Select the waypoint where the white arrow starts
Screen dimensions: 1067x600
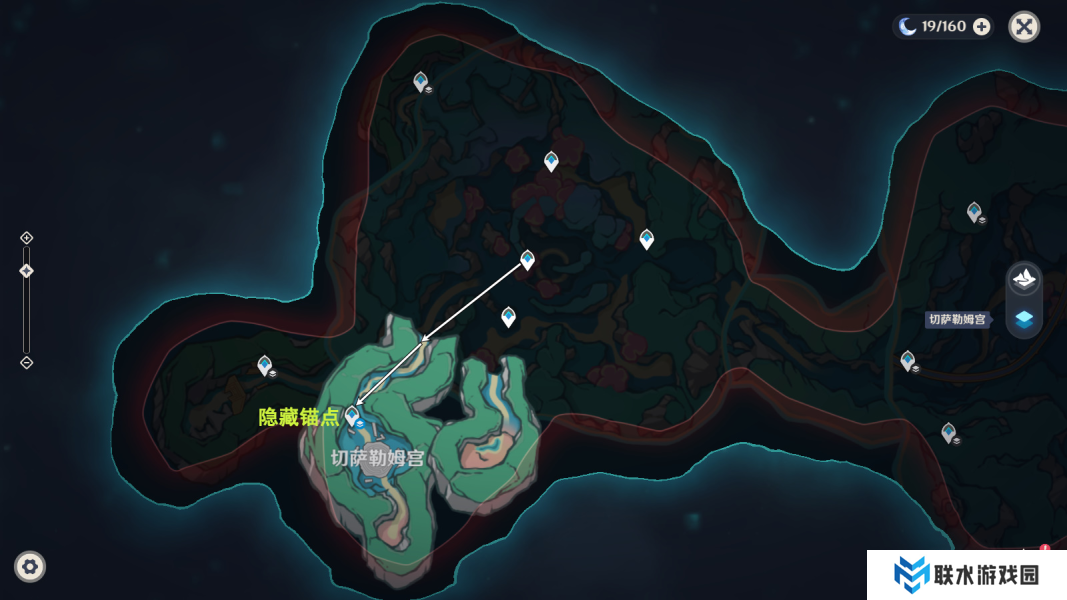tap(527, 260)
